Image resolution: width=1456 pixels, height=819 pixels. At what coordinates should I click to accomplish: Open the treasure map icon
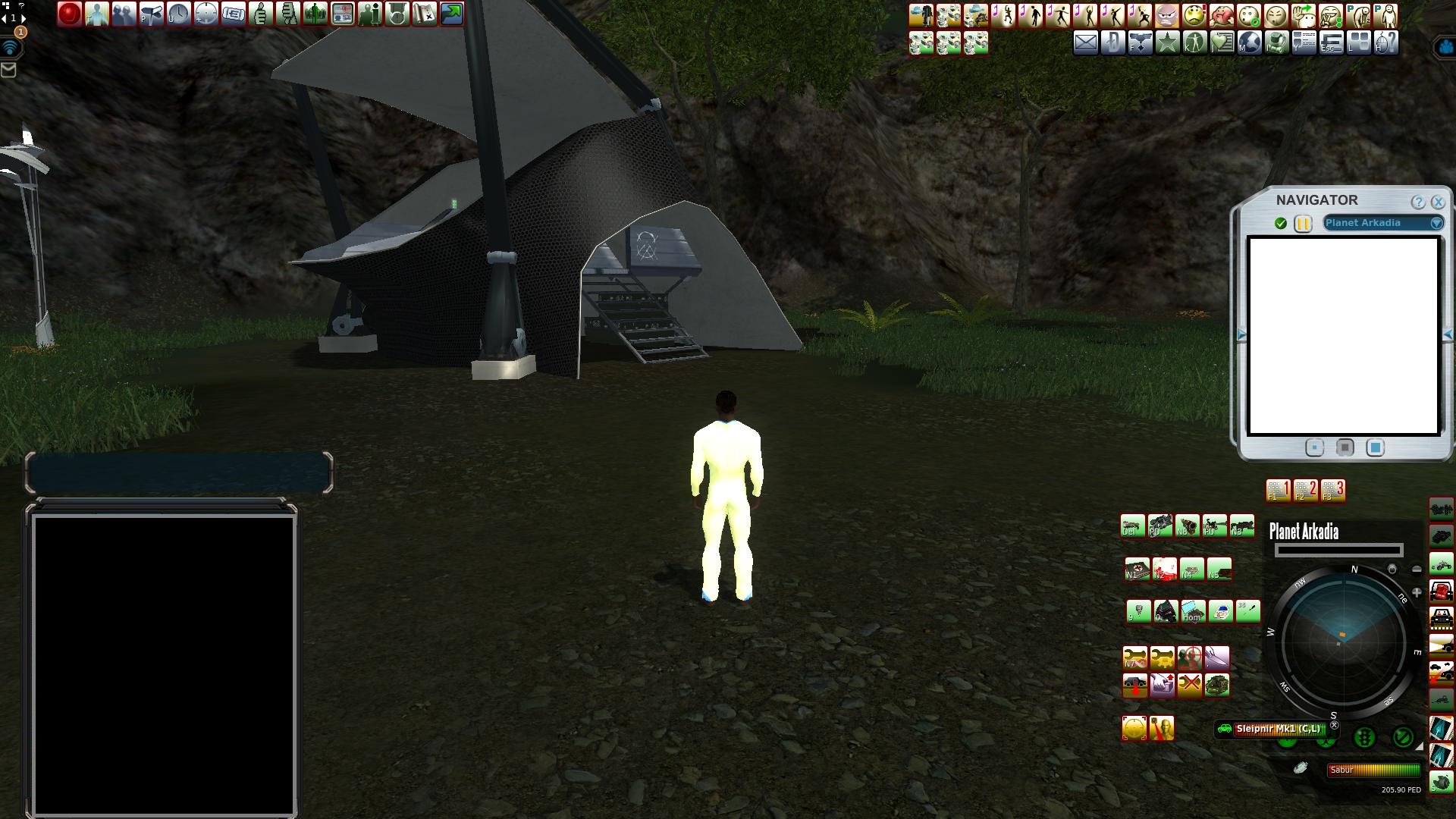click(425, 14)
